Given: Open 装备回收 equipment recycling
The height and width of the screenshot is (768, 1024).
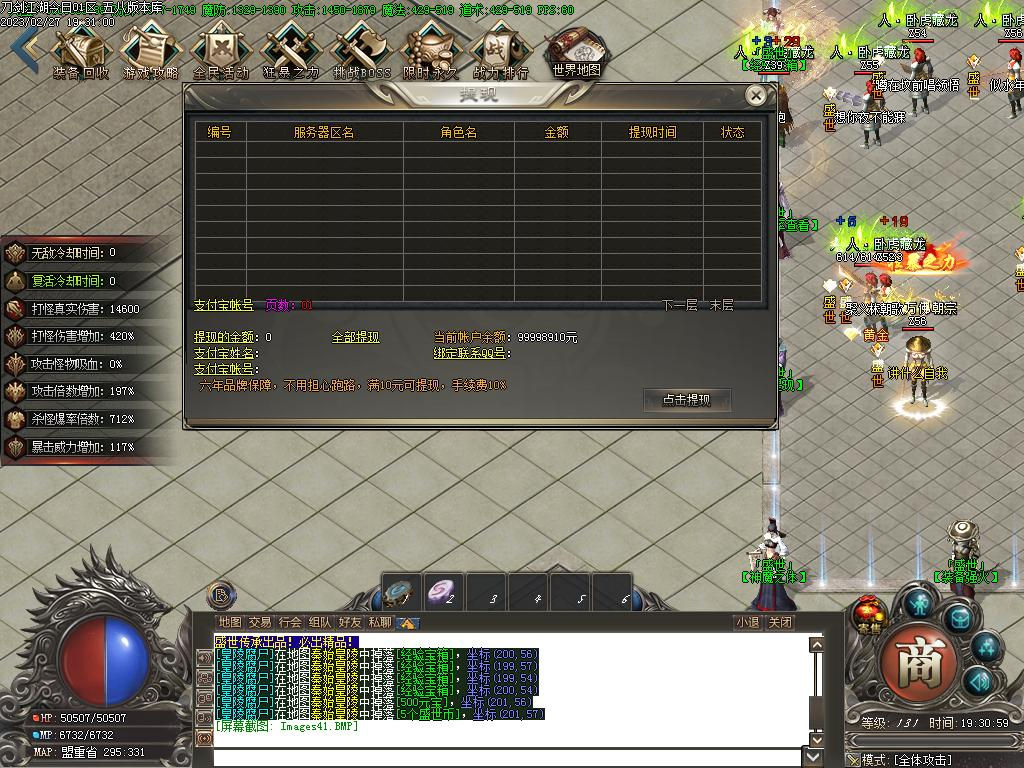Looking at the screenshot, I should [80, 50].
